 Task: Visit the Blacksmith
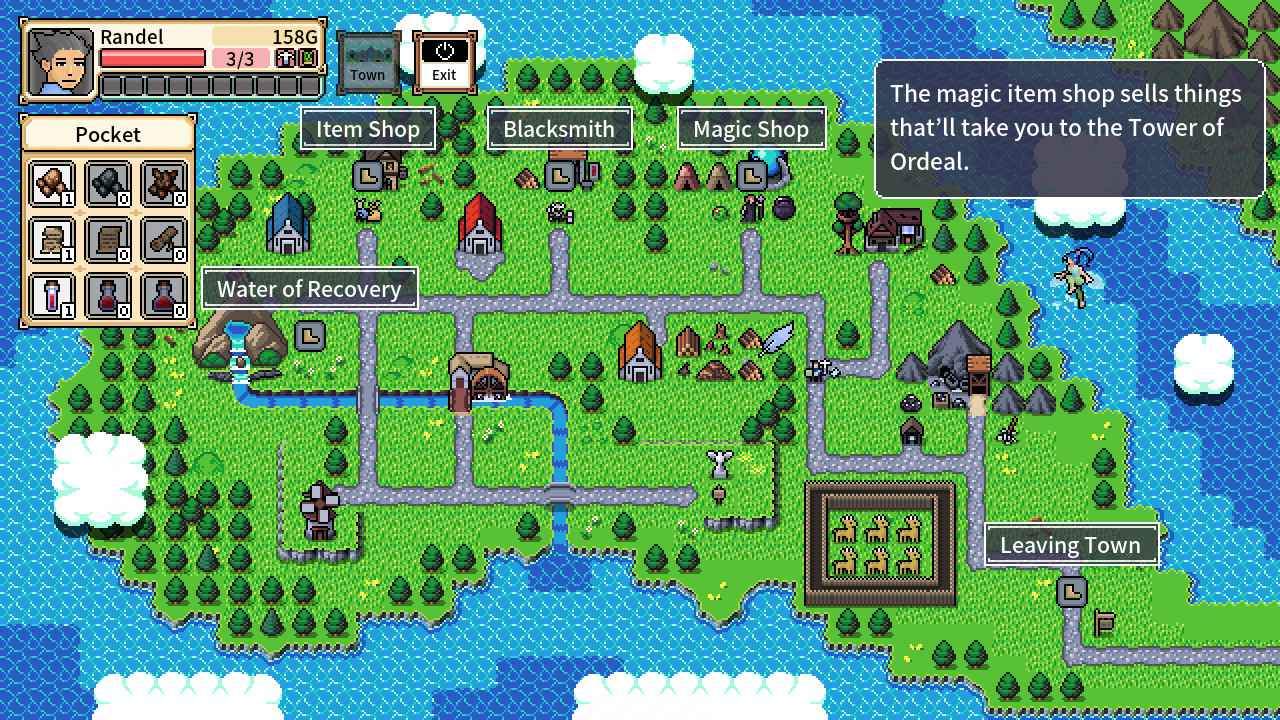[x=558, y=128]
